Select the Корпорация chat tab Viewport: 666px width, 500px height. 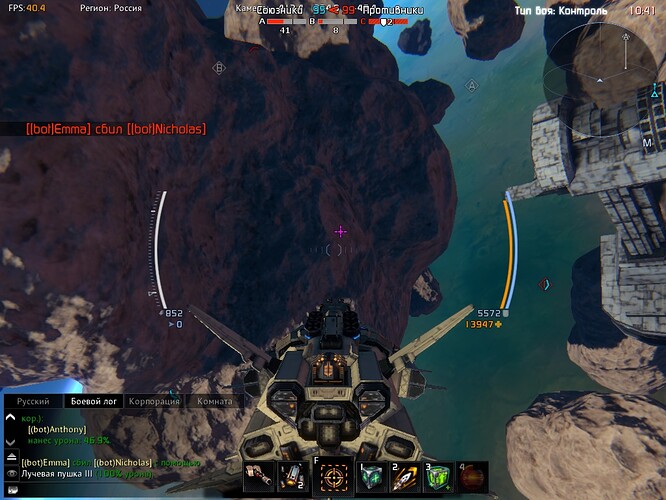click(155, 401)
